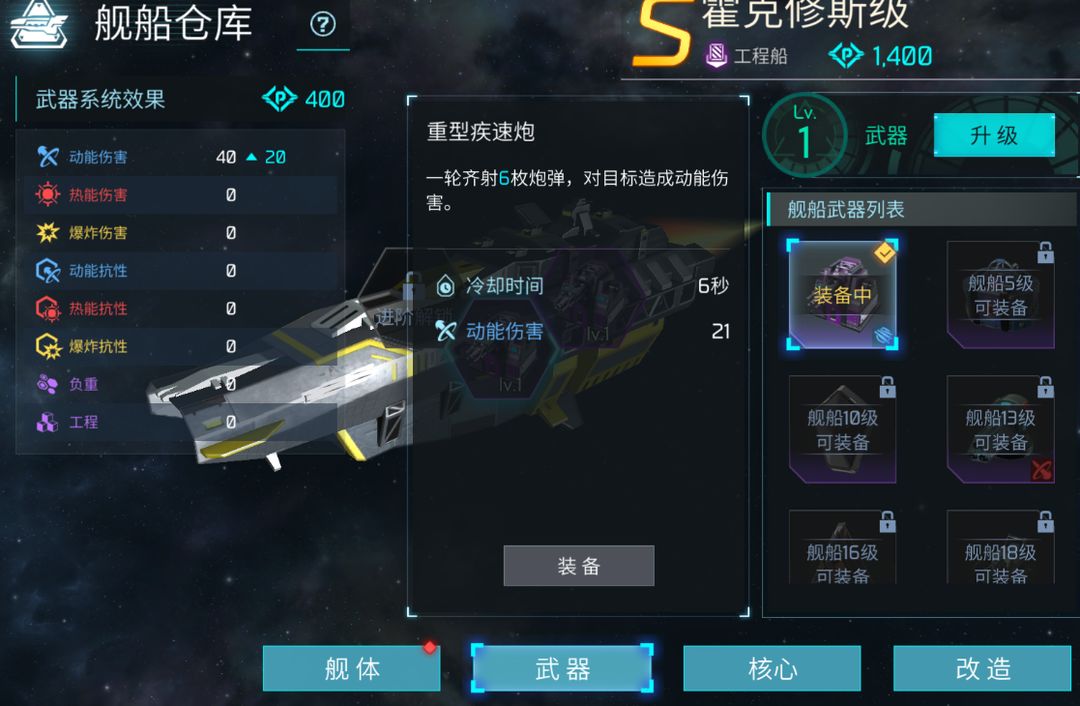
Task: Pick the locked 舰船13级 weapon slot
Action: tap(1000, 429)
